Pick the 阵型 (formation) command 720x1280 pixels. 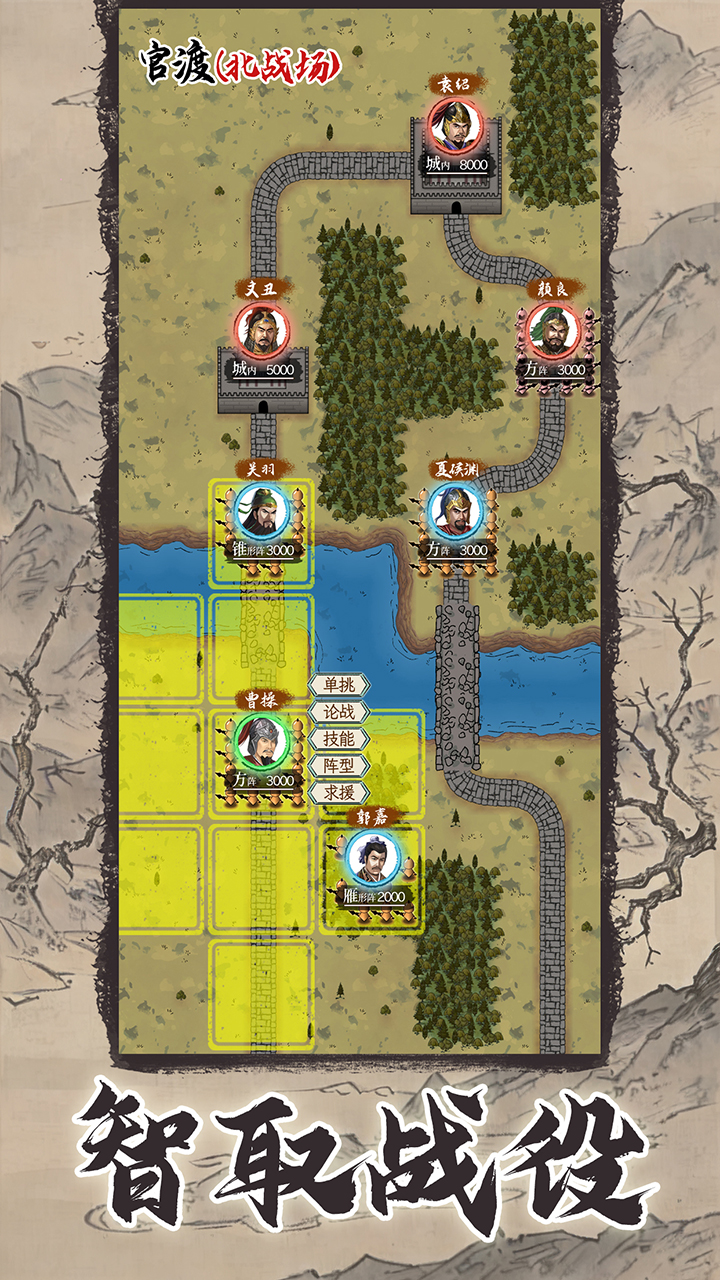coord(338,766)
